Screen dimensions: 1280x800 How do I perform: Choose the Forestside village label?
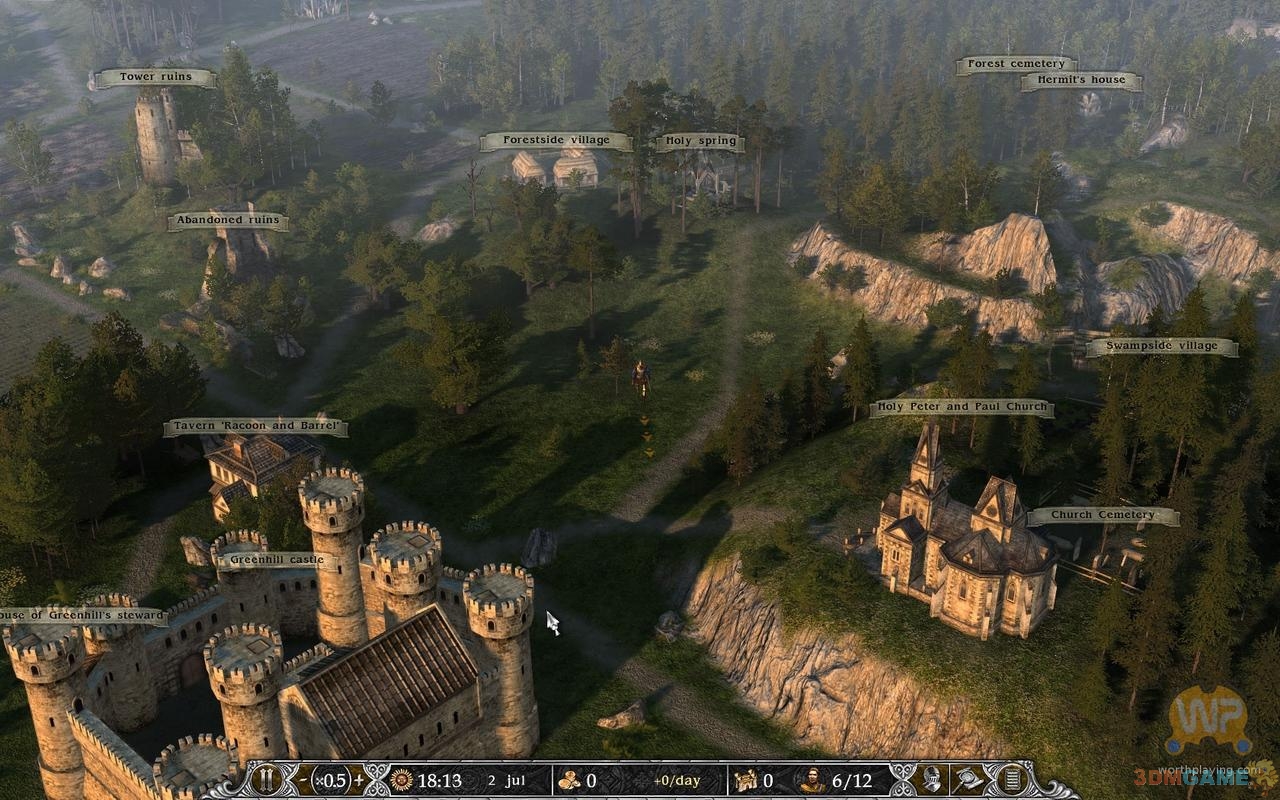tap(556, 141)
